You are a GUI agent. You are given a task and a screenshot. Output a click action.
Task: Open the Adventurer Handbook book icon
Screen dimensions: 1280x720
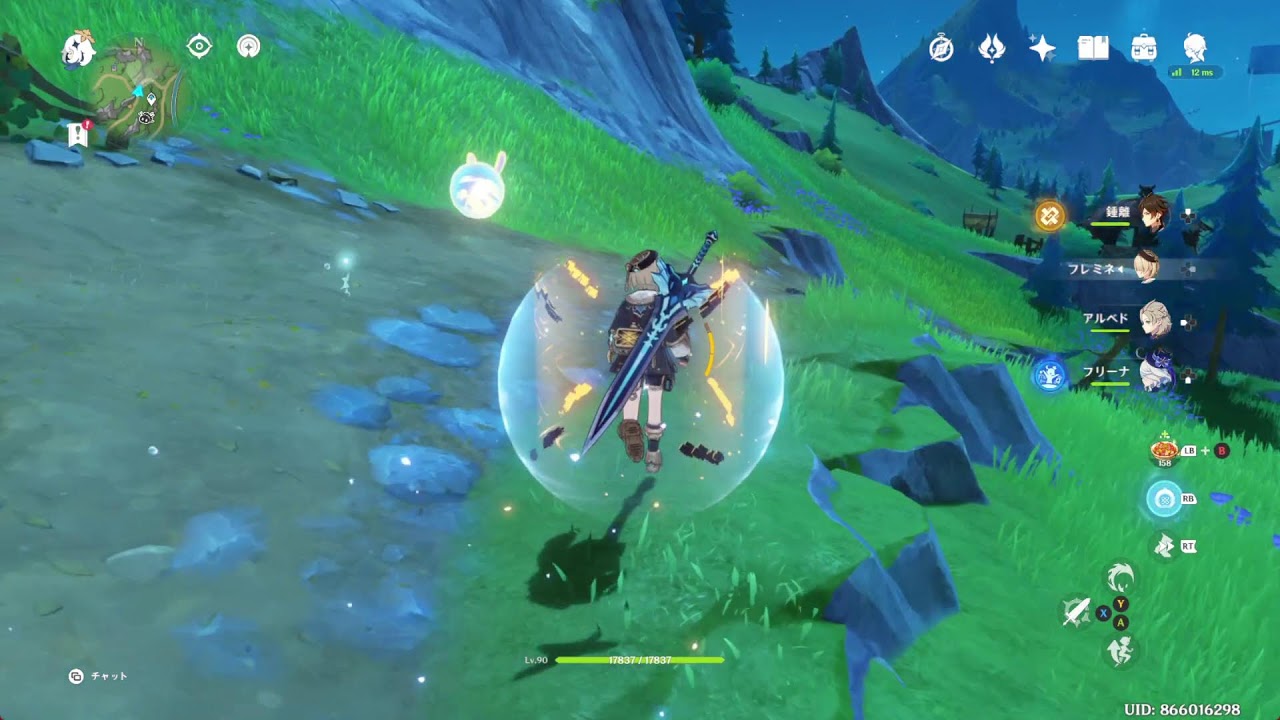pyautogui.click(x=1093, y=48)
